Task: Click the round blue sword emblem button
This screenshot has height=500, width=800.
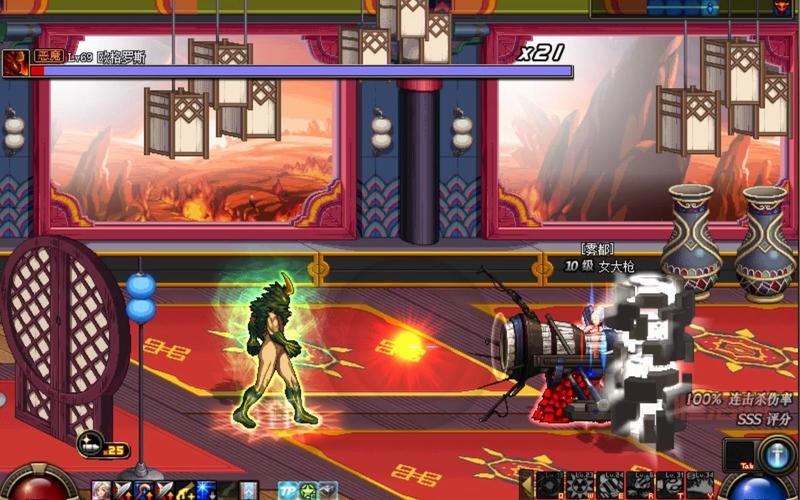Action: 777,454
